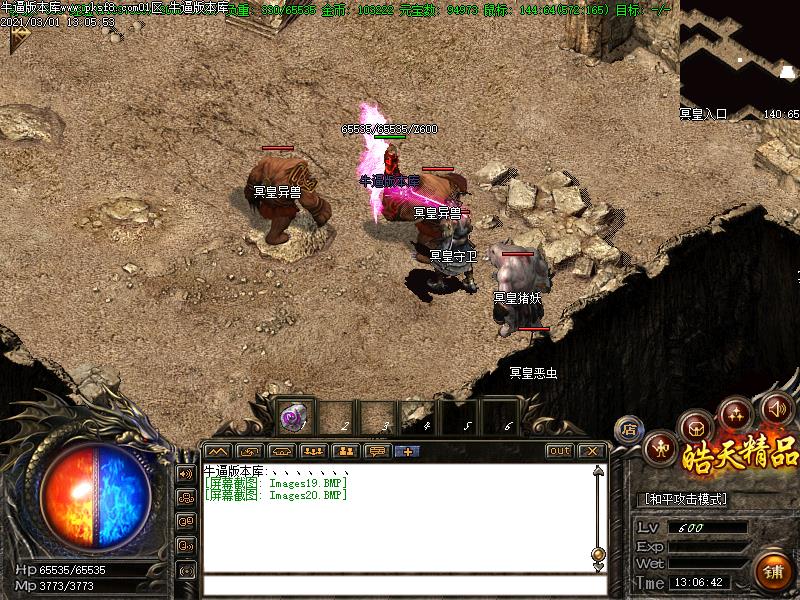This screenshot has width=800, height=600.
Task: Click the blue plus button on chat bar
Action: coord(407,451)
